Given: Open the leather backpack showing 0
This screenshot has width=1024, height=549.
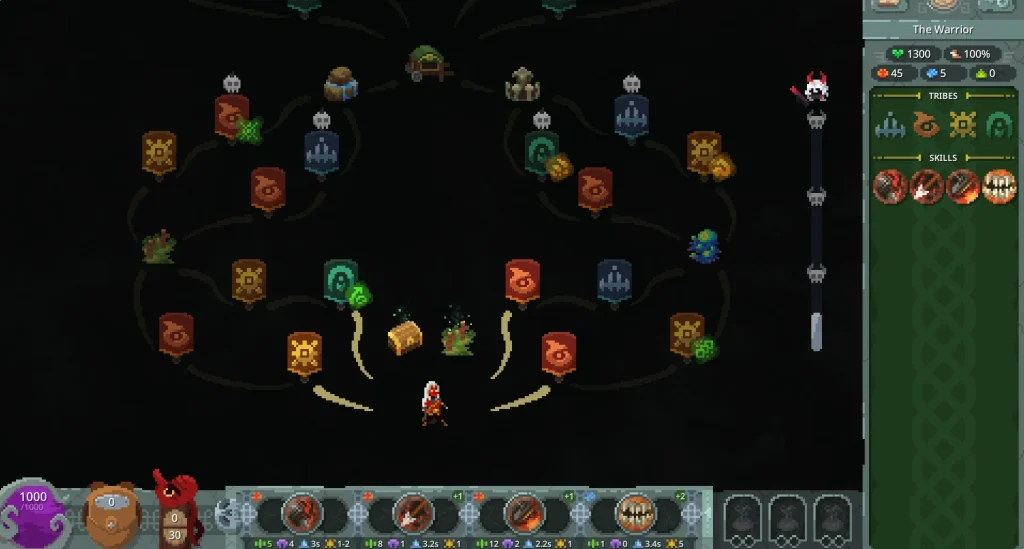Looking at the screenshot, I should 111,512.
